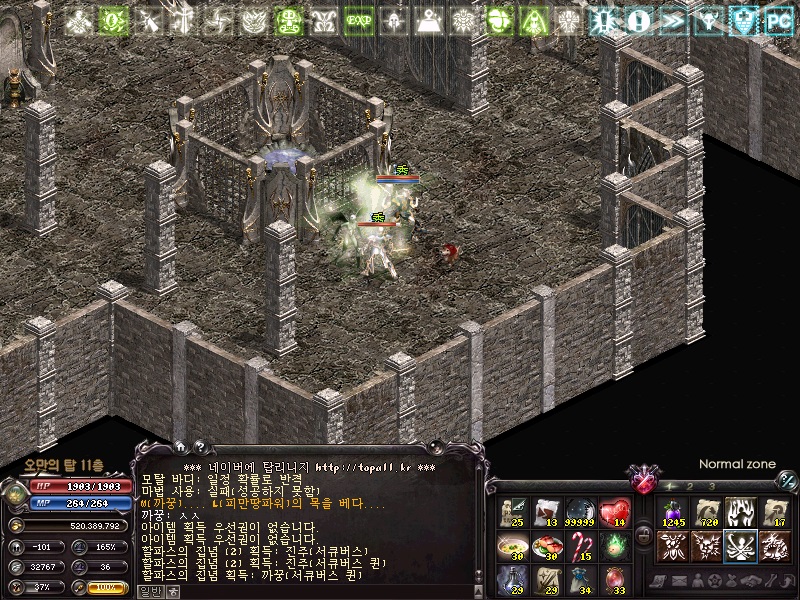Image resolution: width=800 pixels, height=600 pixels.
Task: Click the soup bowl food slot
Action: click(x=513, y=547)
